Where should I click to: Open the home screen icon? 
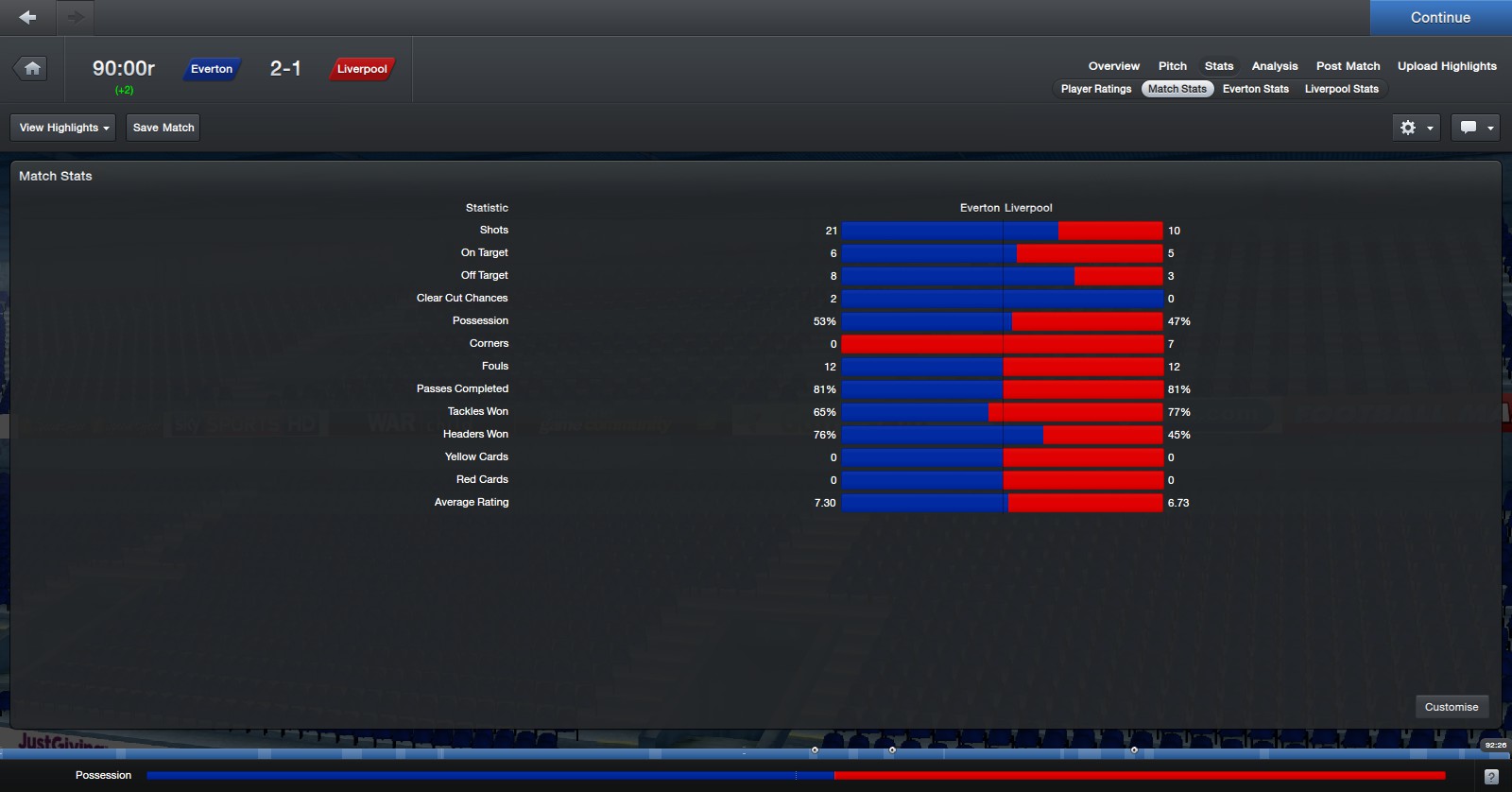[32, 68]
